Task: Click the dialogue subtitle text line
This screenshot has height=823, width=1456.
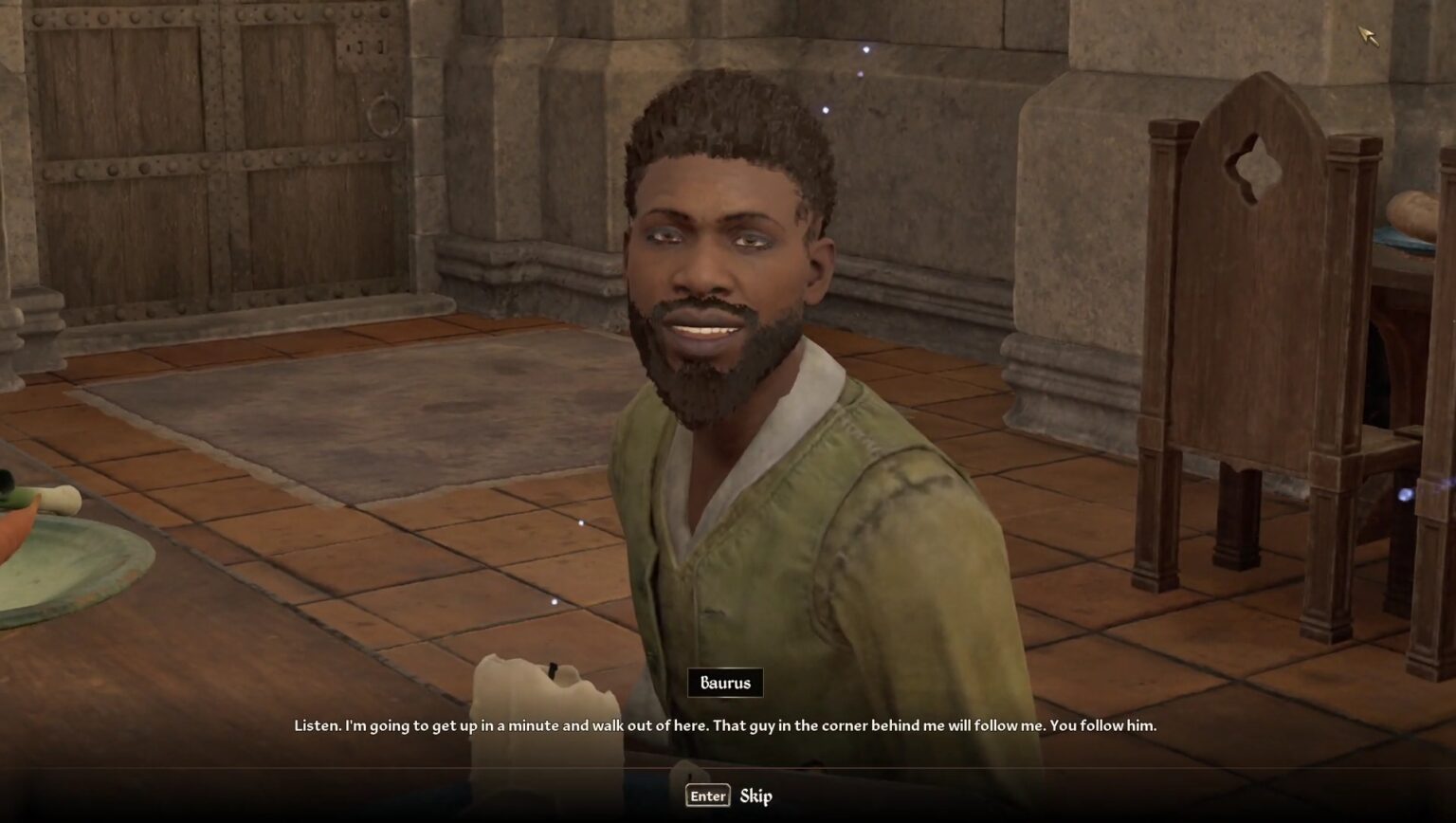Action: pos(728,725)
